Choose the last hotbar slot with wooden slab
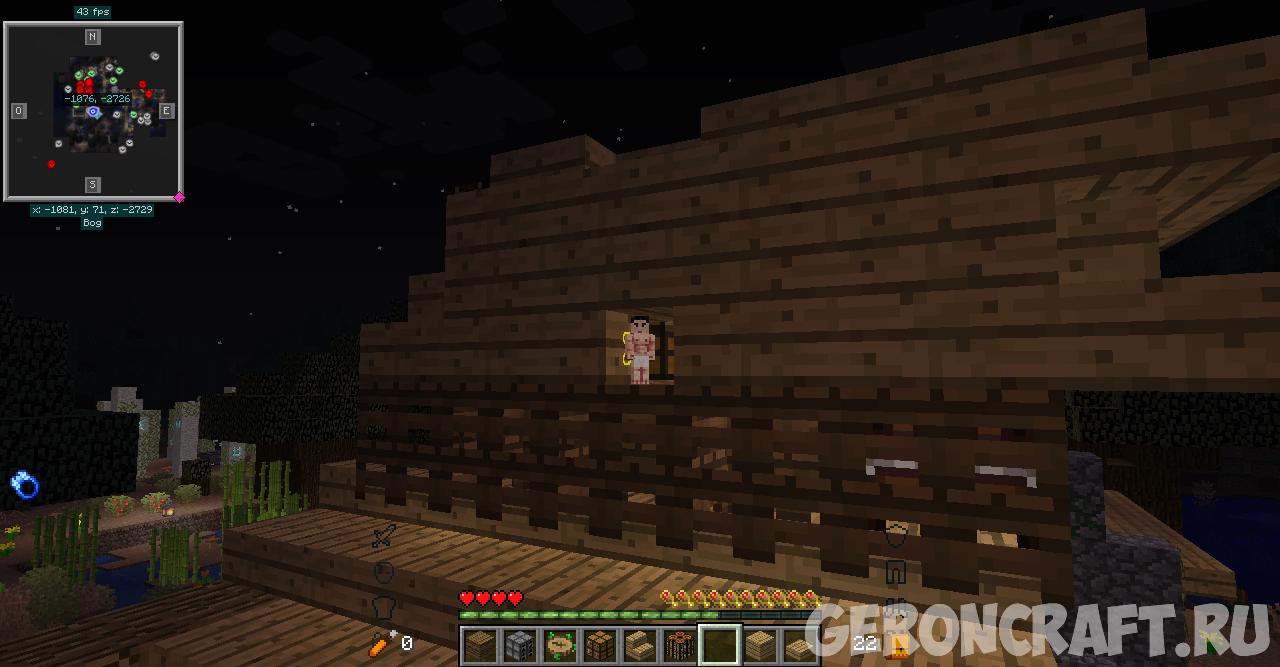Viewport: 1280px width, 667px height. click(x=800, y=645)
